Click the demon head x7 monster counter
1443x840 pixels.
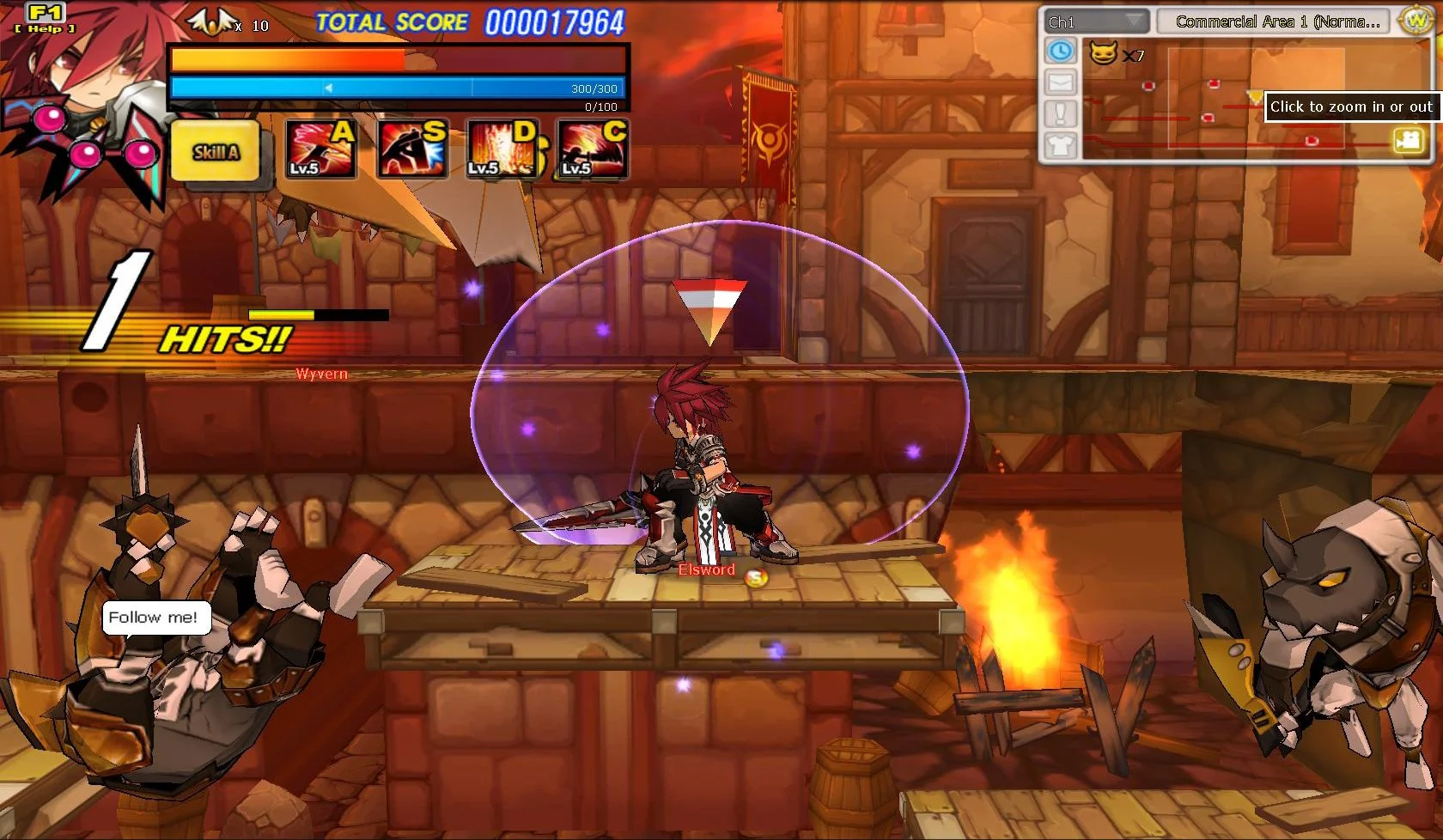[x=1113, y=52]
